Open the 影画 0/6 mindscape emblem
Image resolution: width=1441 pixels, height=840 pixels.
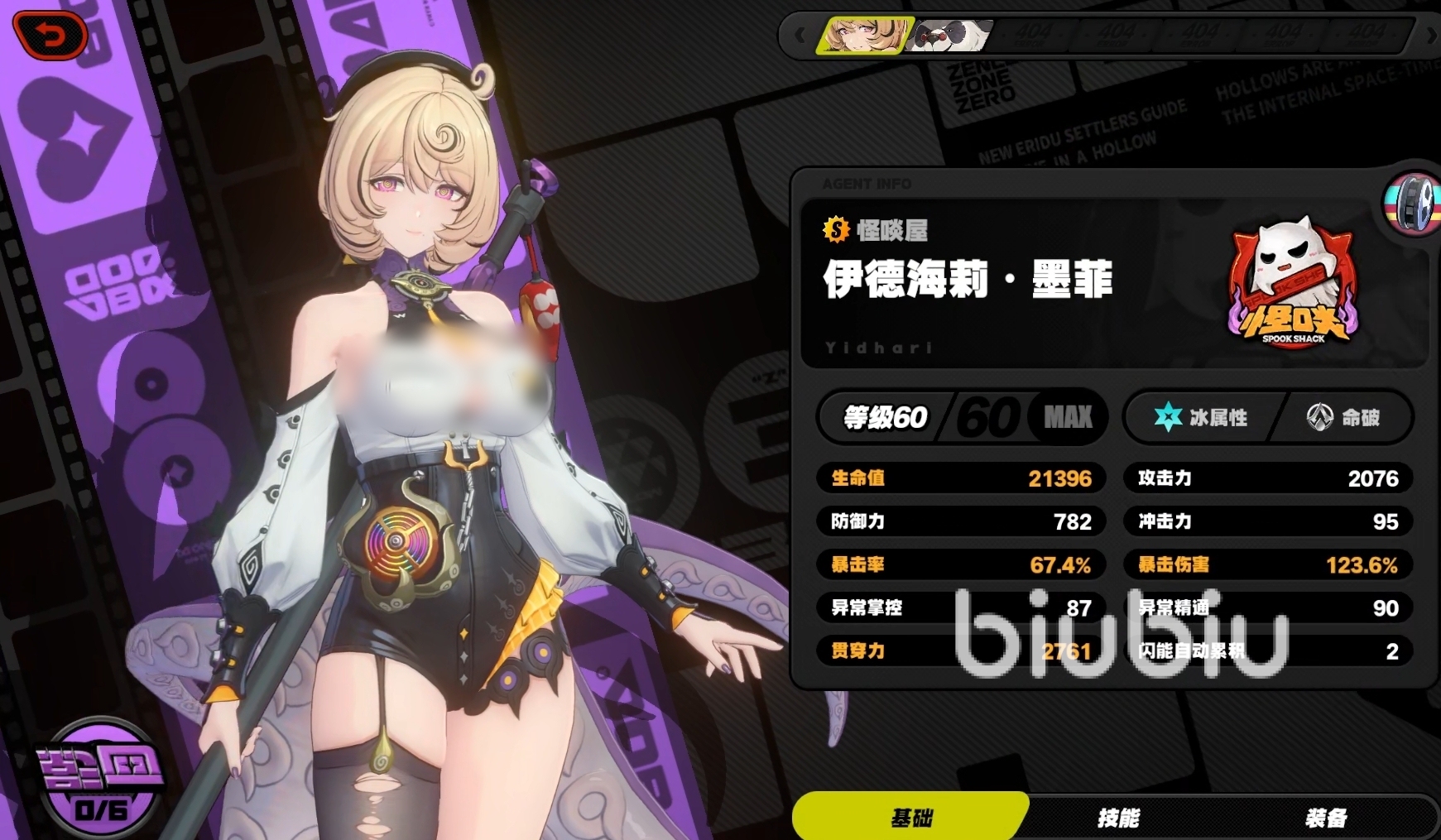pos(99,780)
